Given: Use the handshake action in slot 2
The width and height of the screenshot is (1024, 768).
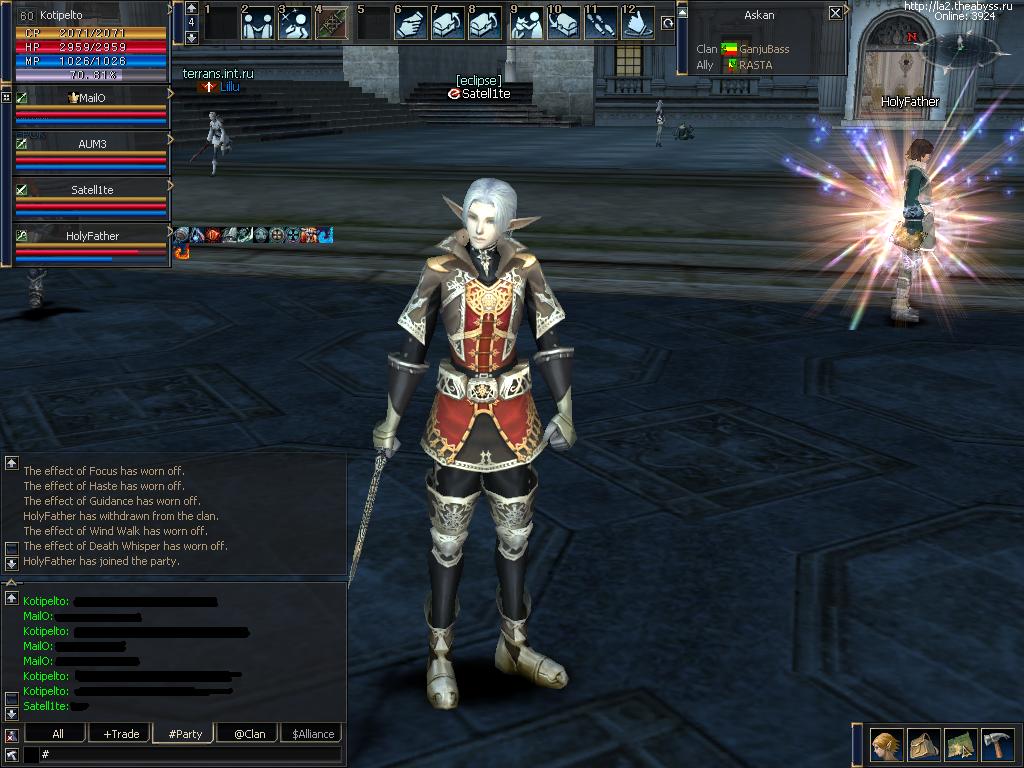Looking at the screenshot, I should pyautogui.click(x=258, y=23).
